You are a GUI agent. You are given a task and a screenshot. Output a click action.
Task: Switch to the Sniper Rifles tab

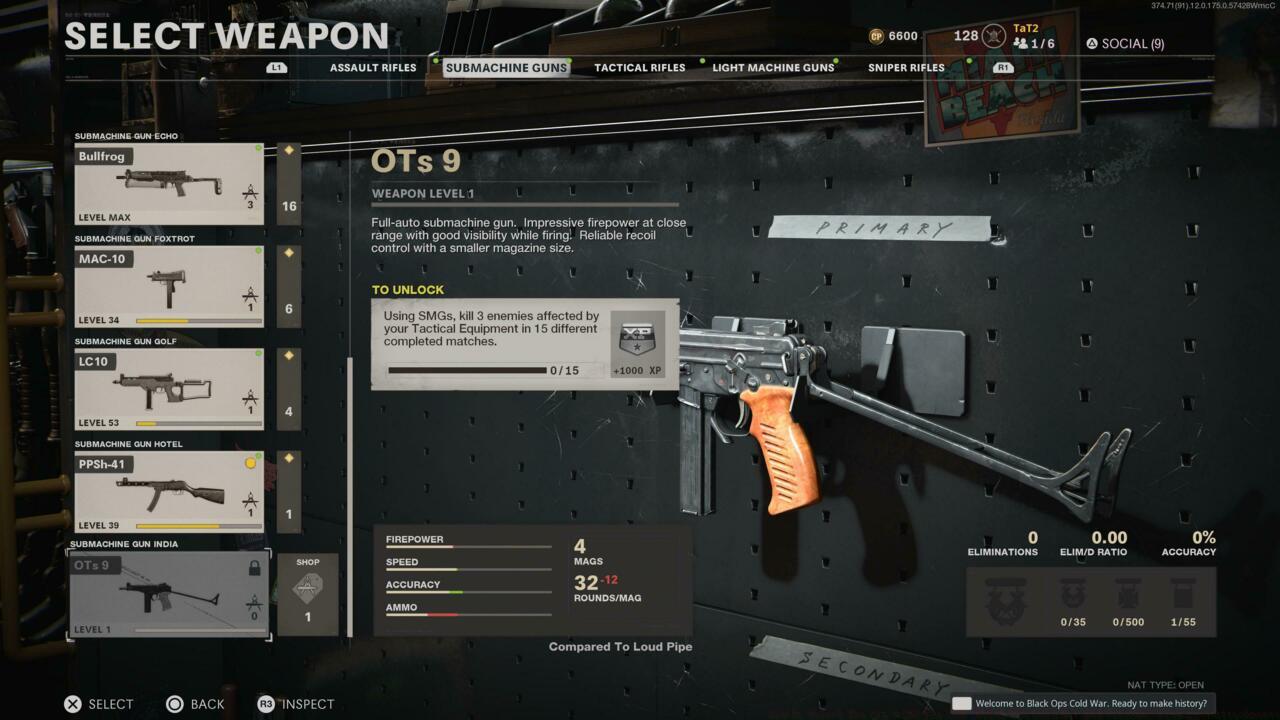[905, 67]
